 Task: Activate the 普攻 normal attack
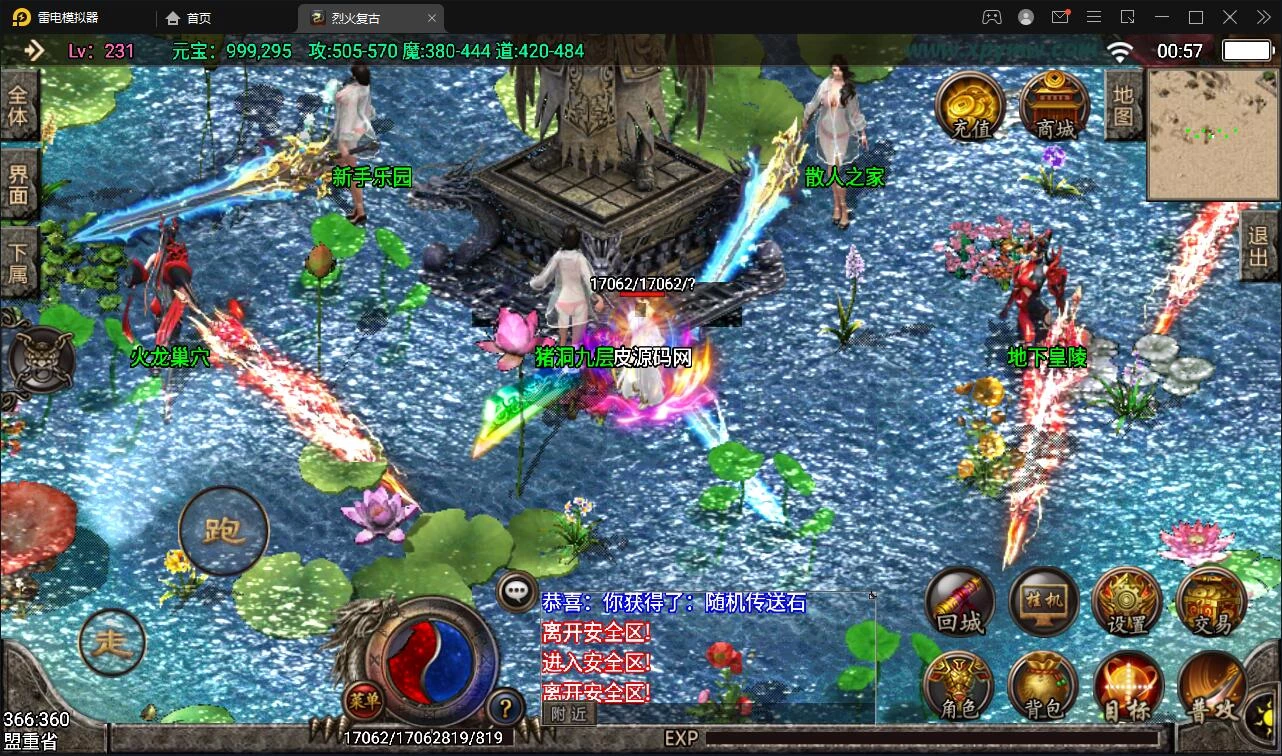(x=1211, y=688)
